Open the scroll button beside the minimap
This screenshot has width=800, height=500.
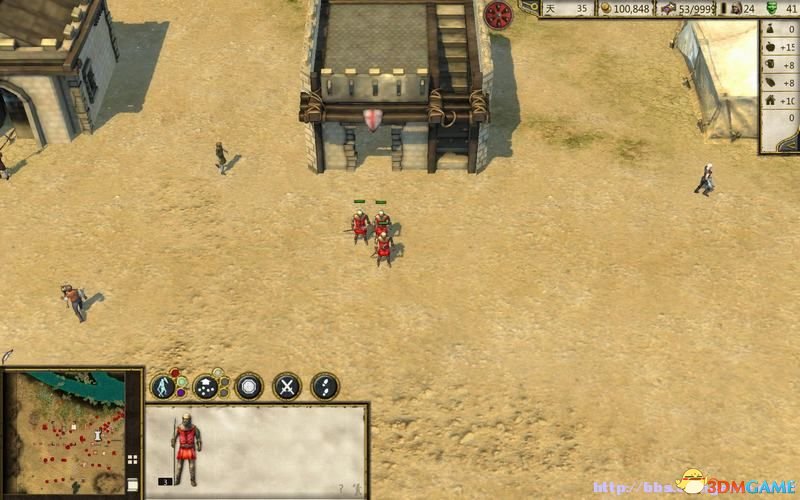(x=132, y=484)
